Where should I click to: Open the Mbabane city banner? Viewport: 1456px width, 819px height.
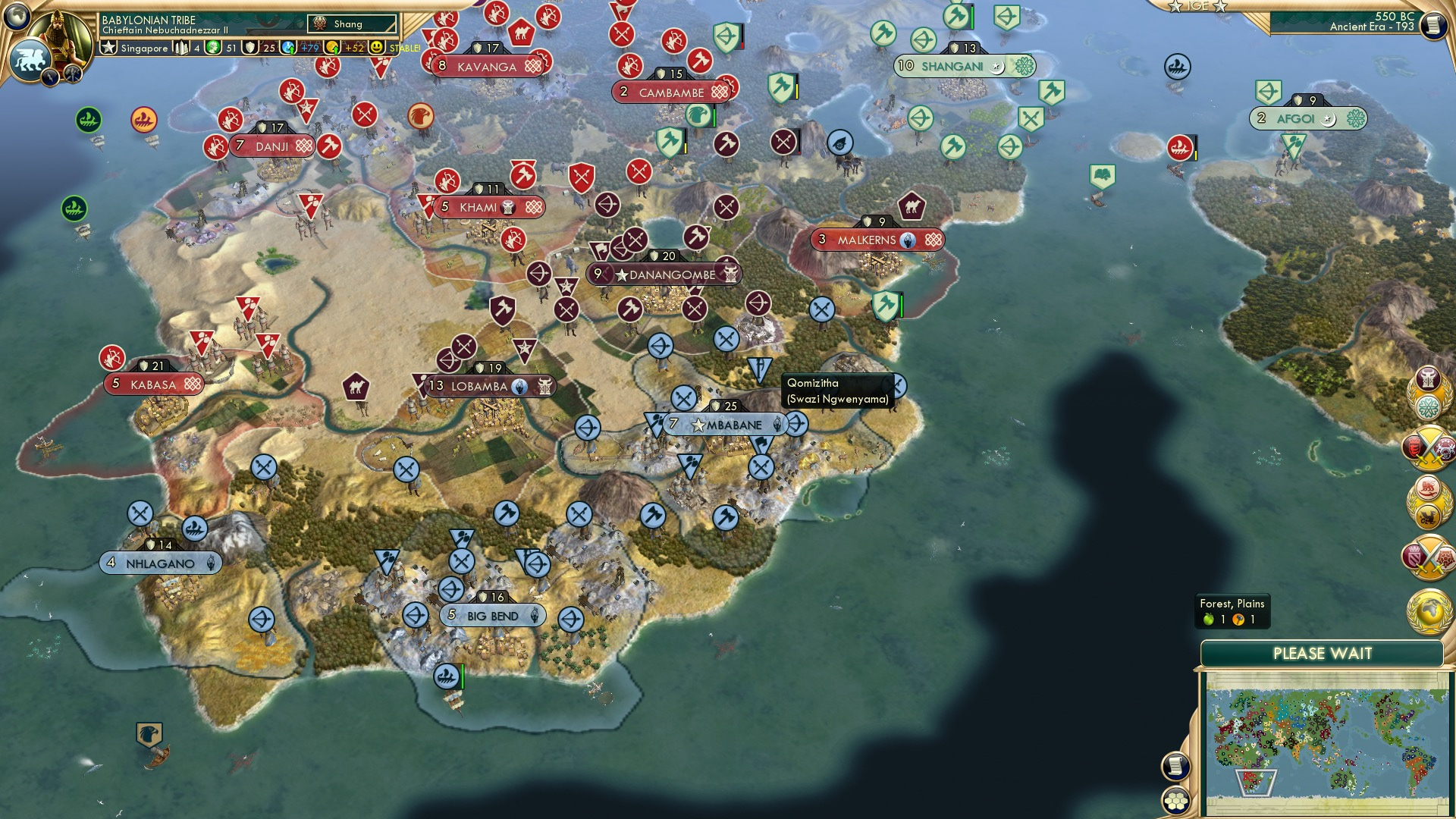(x=728, y=425)
